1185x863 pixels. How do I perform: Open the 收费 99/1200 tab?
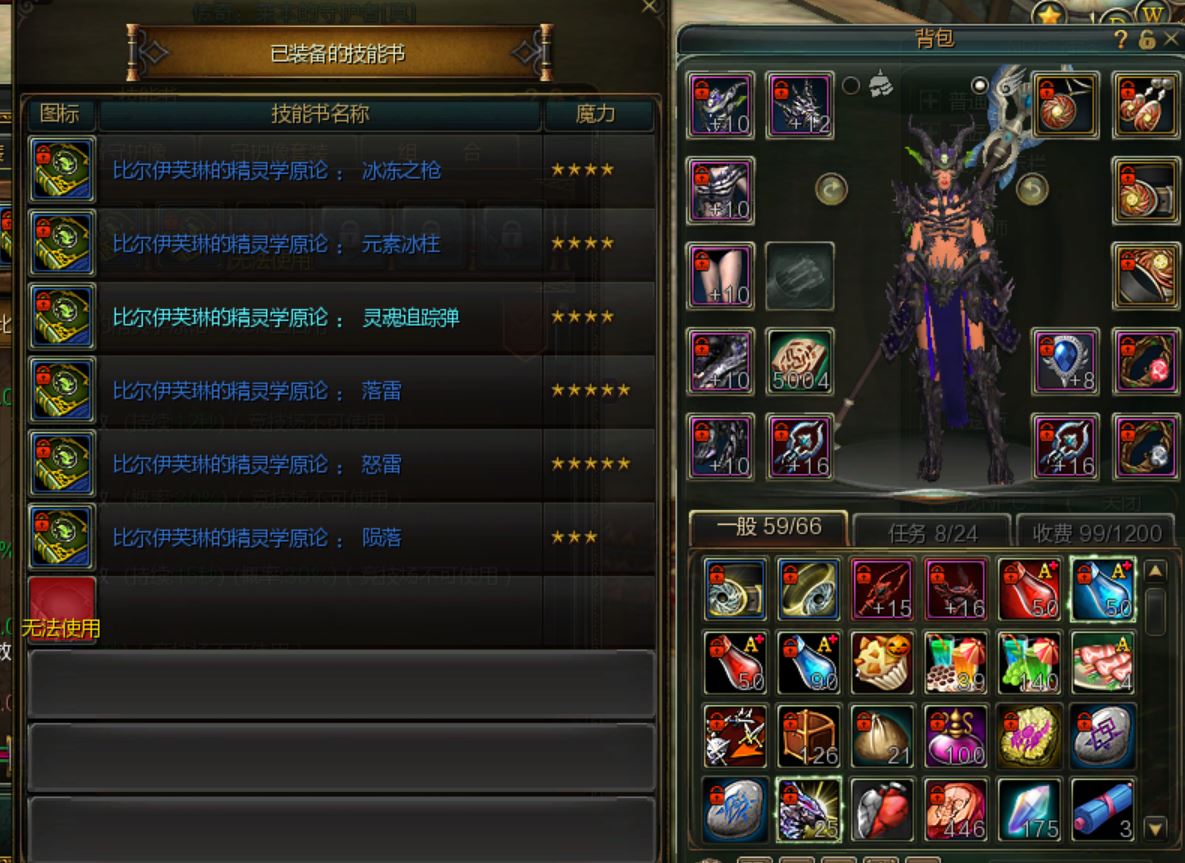coord(1097,533)
